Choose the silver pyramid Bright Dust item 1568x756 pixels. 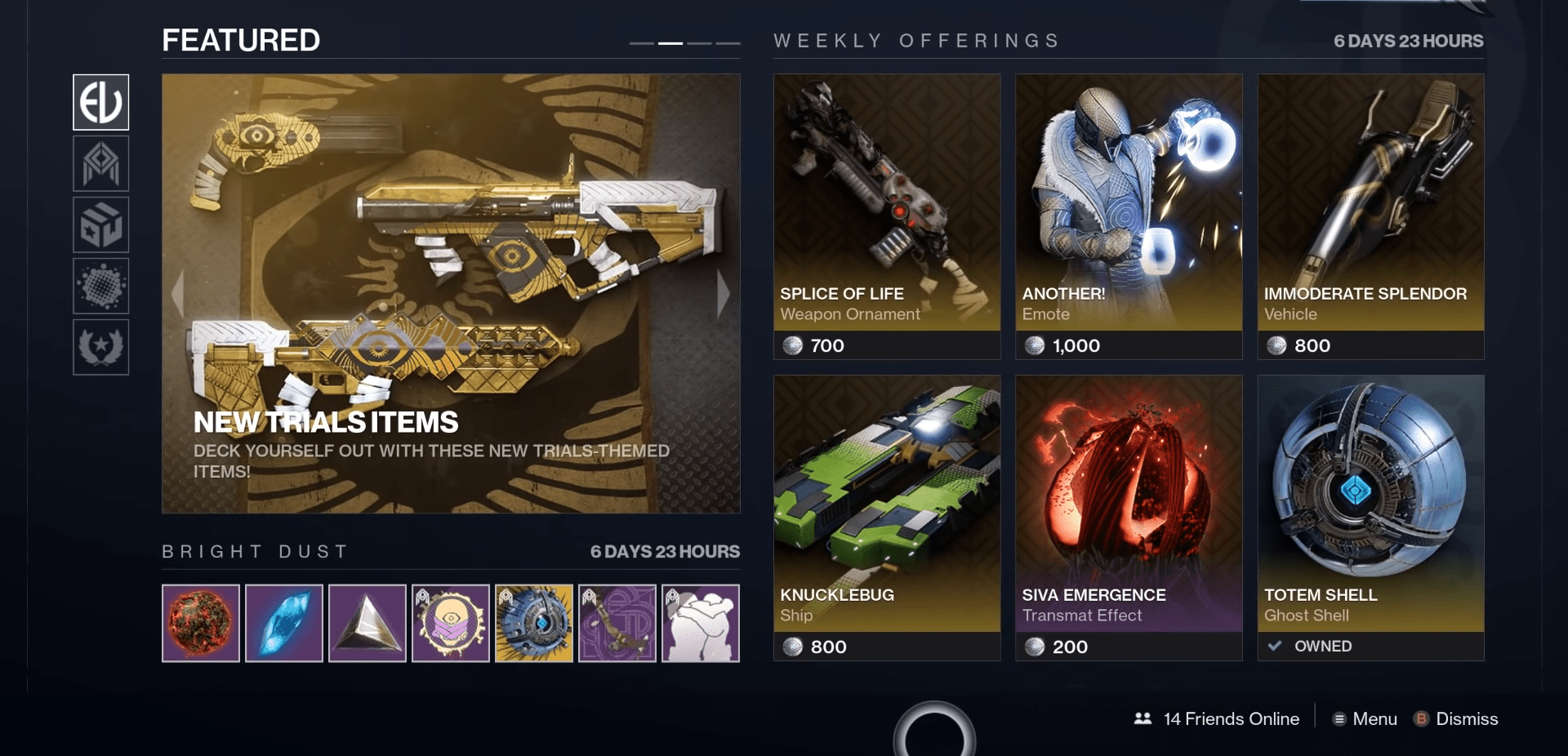point(367,623)
